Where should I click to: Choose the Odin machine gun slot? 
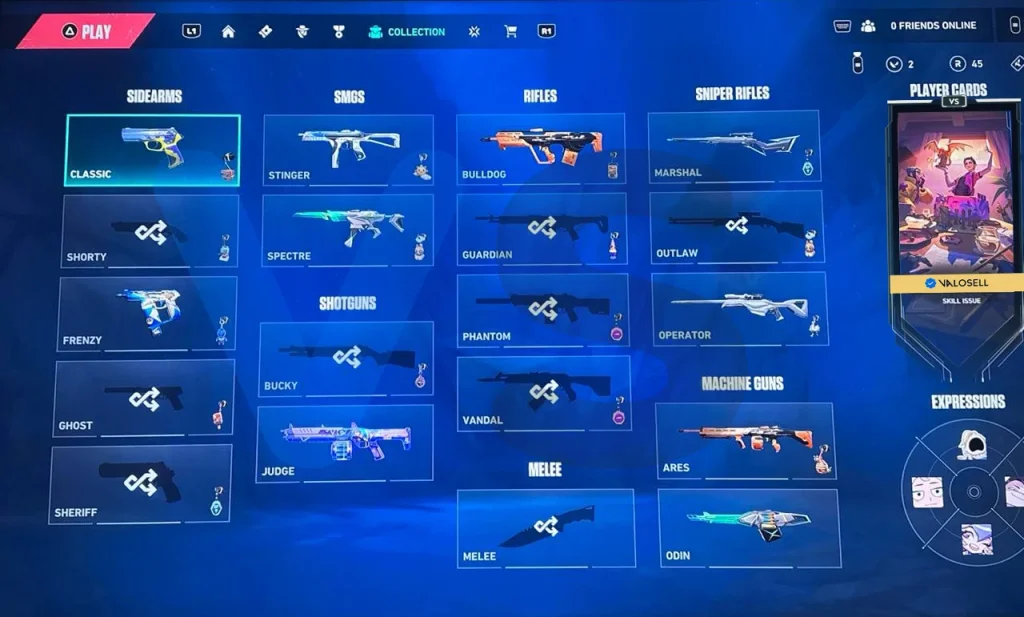pyautogui.click(x=749, y=528)
